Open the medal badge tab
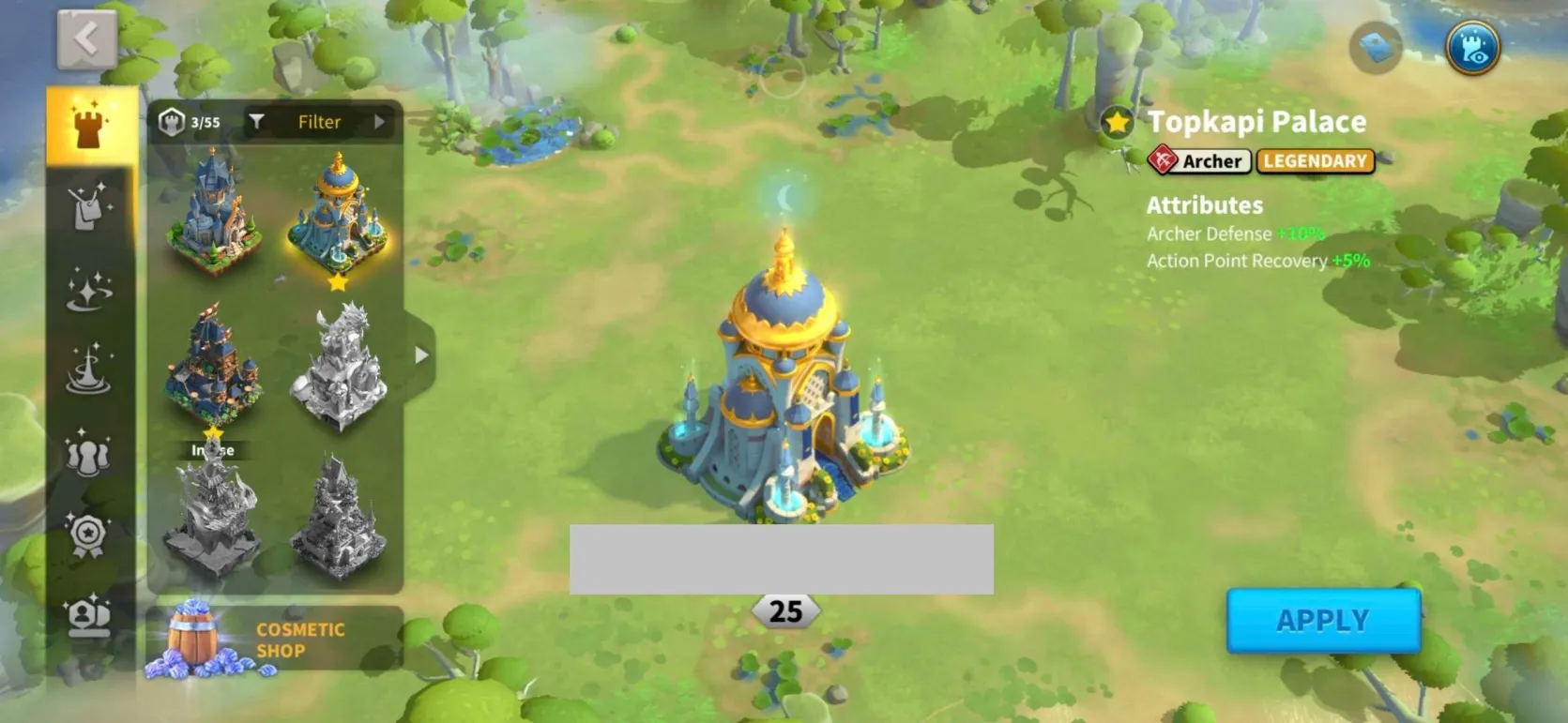 (x=89, y=535)
